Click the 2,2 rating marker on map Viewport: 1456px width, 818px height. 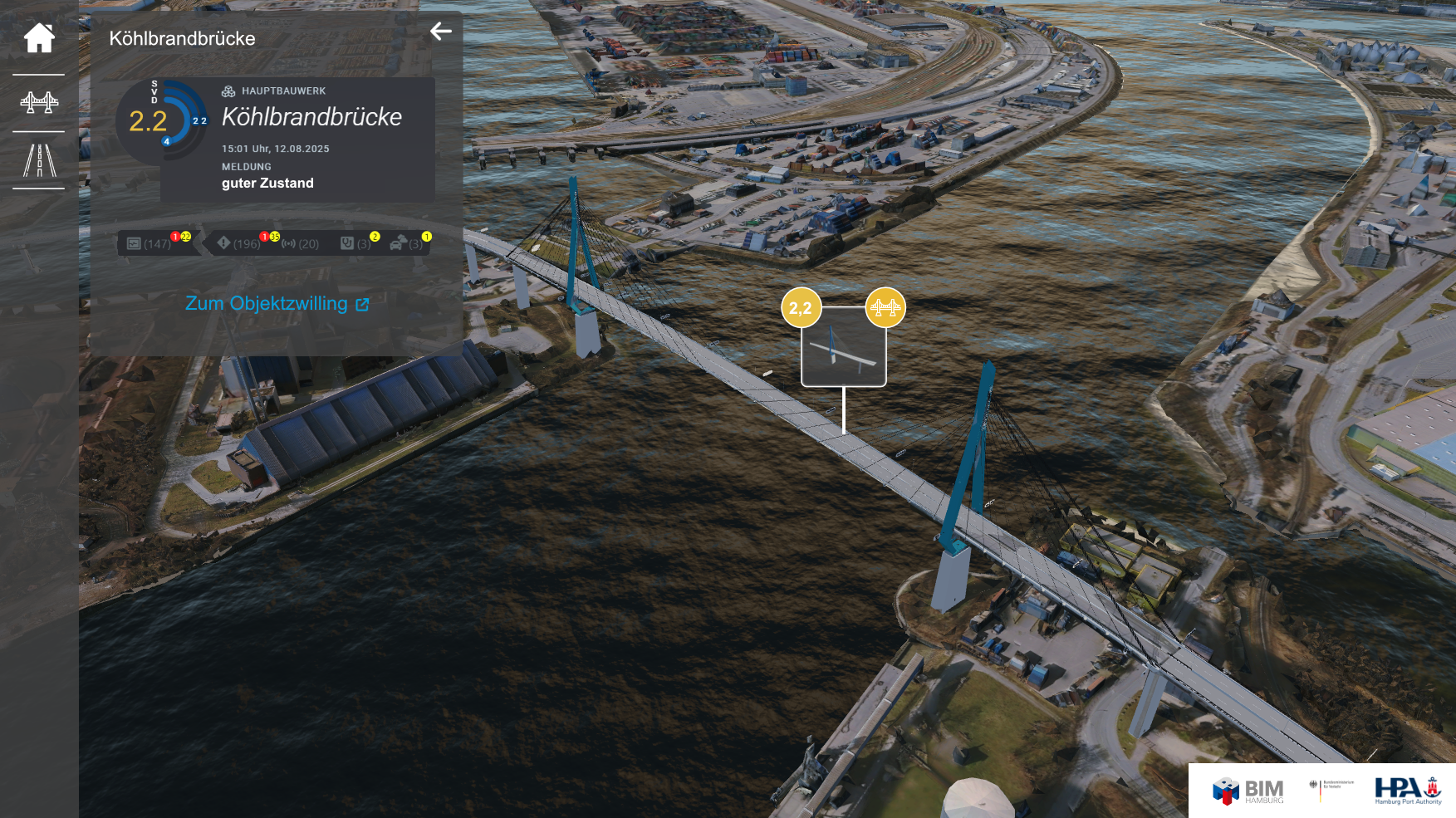(x=801, y=308)
